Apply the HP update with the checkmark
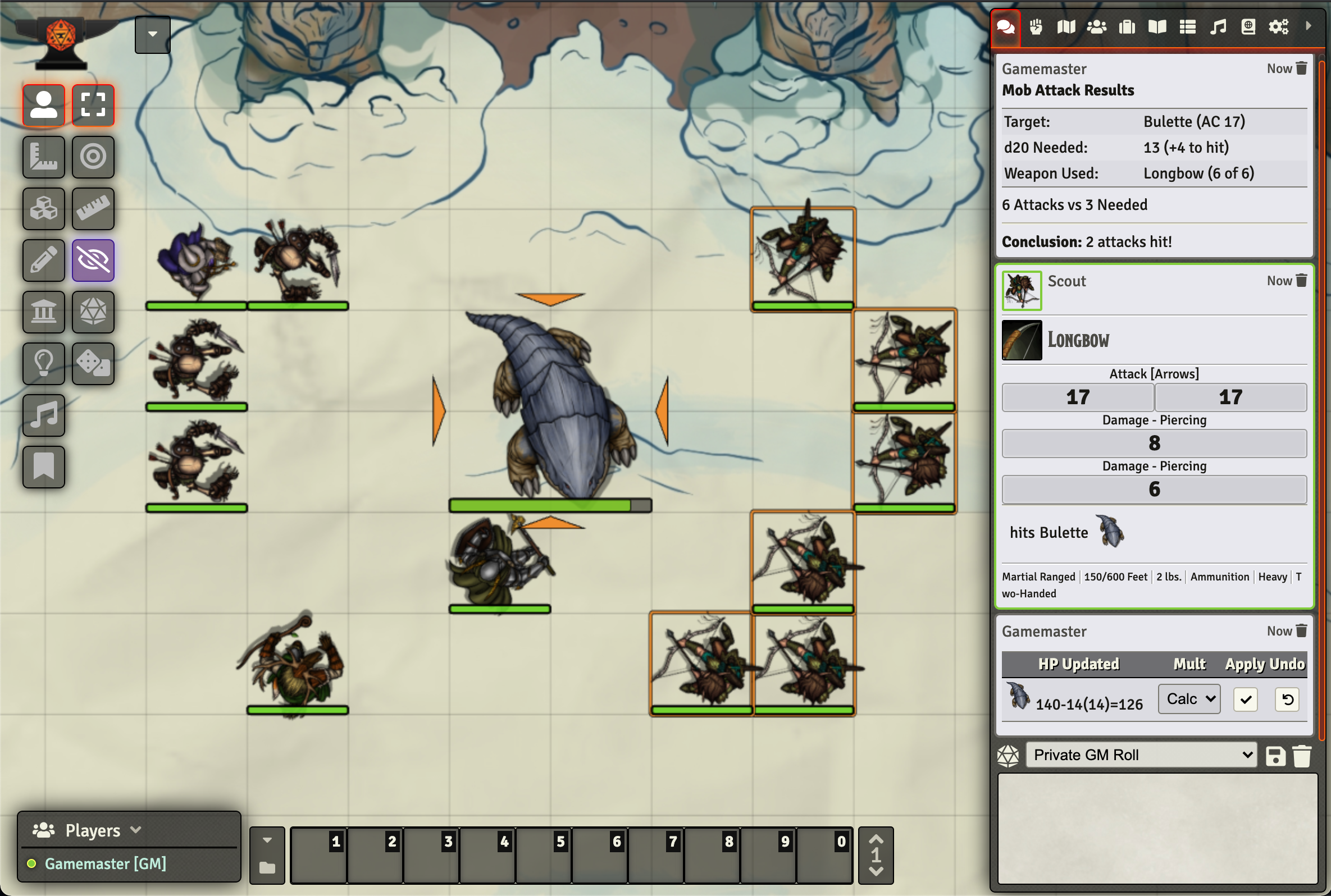 [1246, 699]
